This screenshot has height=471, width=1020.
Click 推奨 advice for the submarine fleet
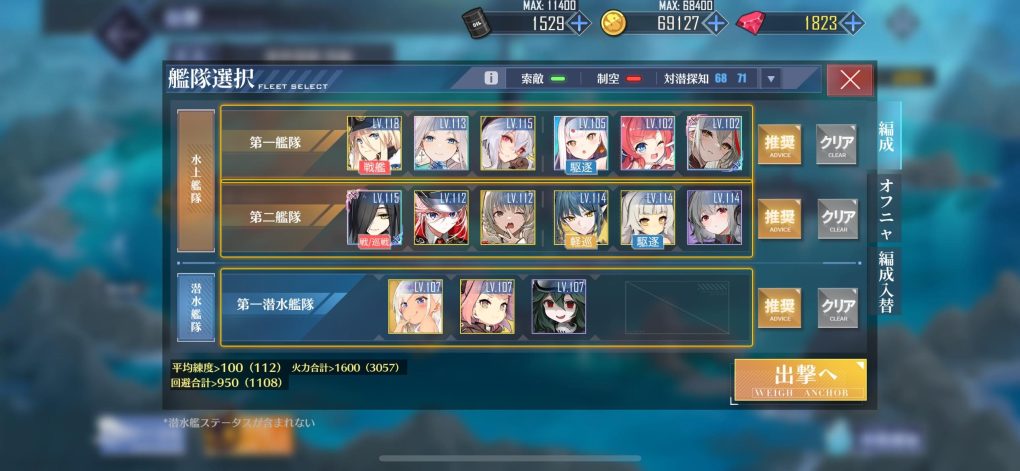pyautogui.click(x=778, y=307)
